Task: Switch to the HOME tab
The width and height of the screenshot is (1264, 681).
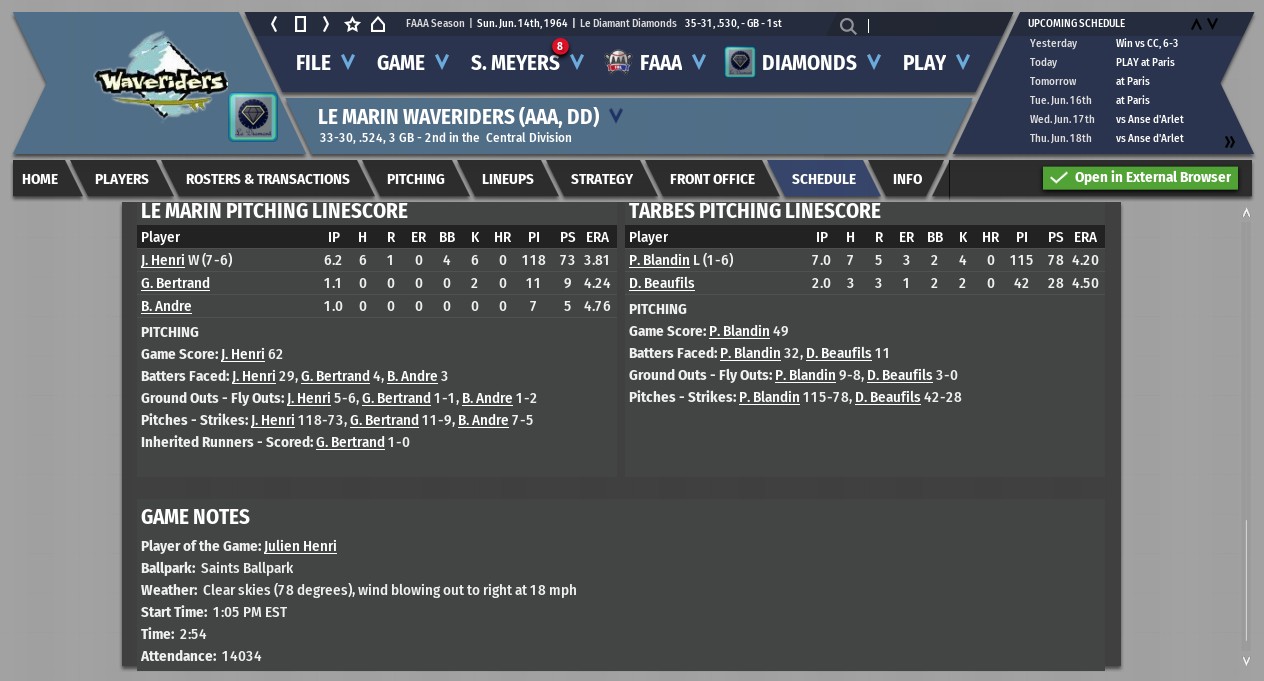Action: tap(40, 179)
